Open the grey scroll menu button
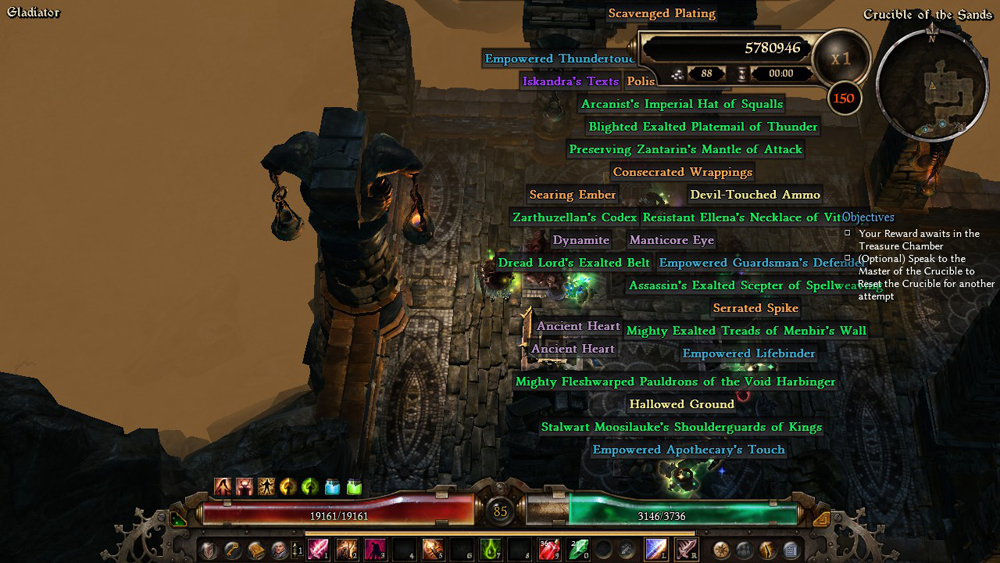 (791, 549)
